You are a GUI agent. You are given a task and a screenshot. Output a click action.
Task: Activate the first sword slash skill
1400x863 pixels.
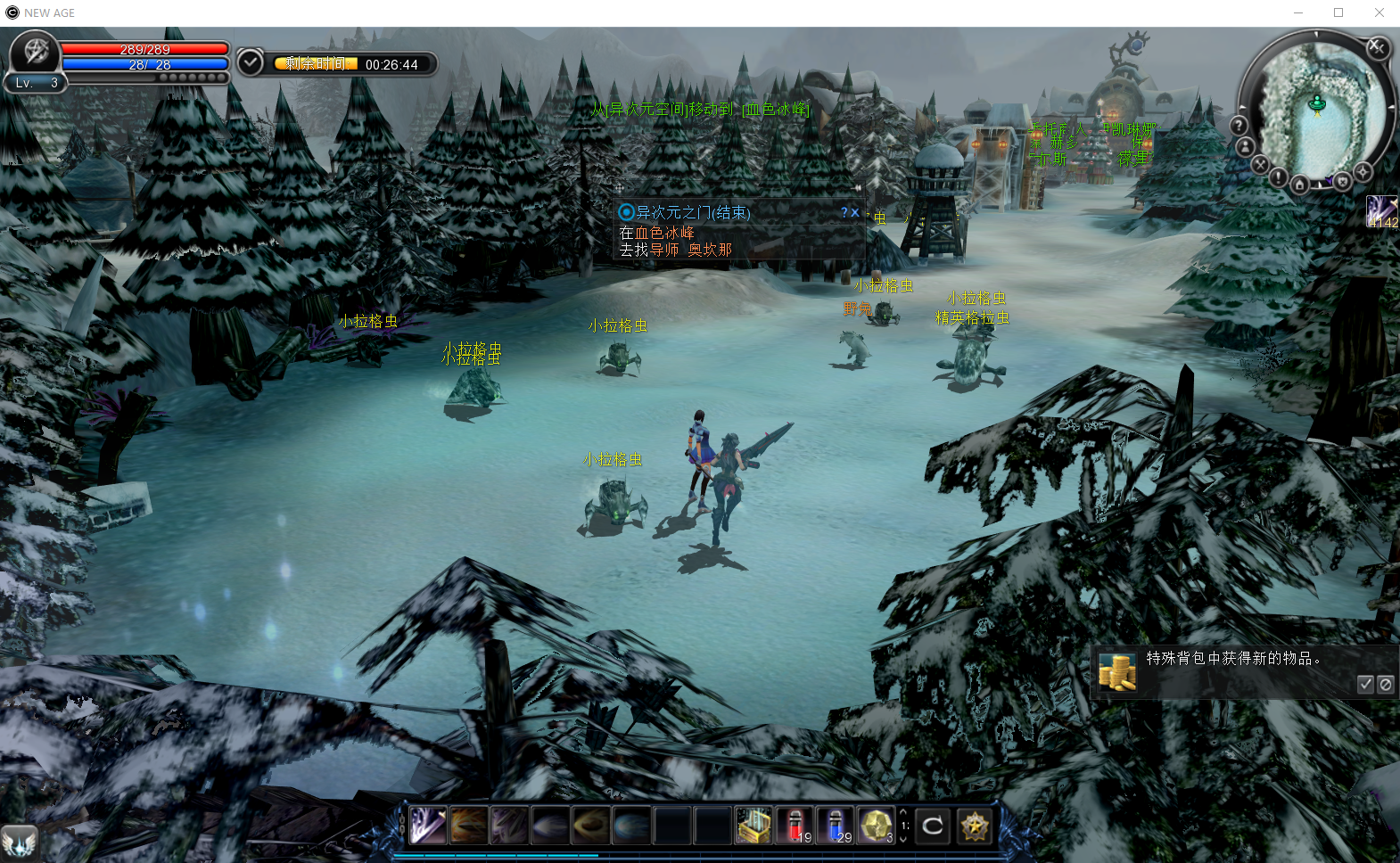tap(428, 826)
